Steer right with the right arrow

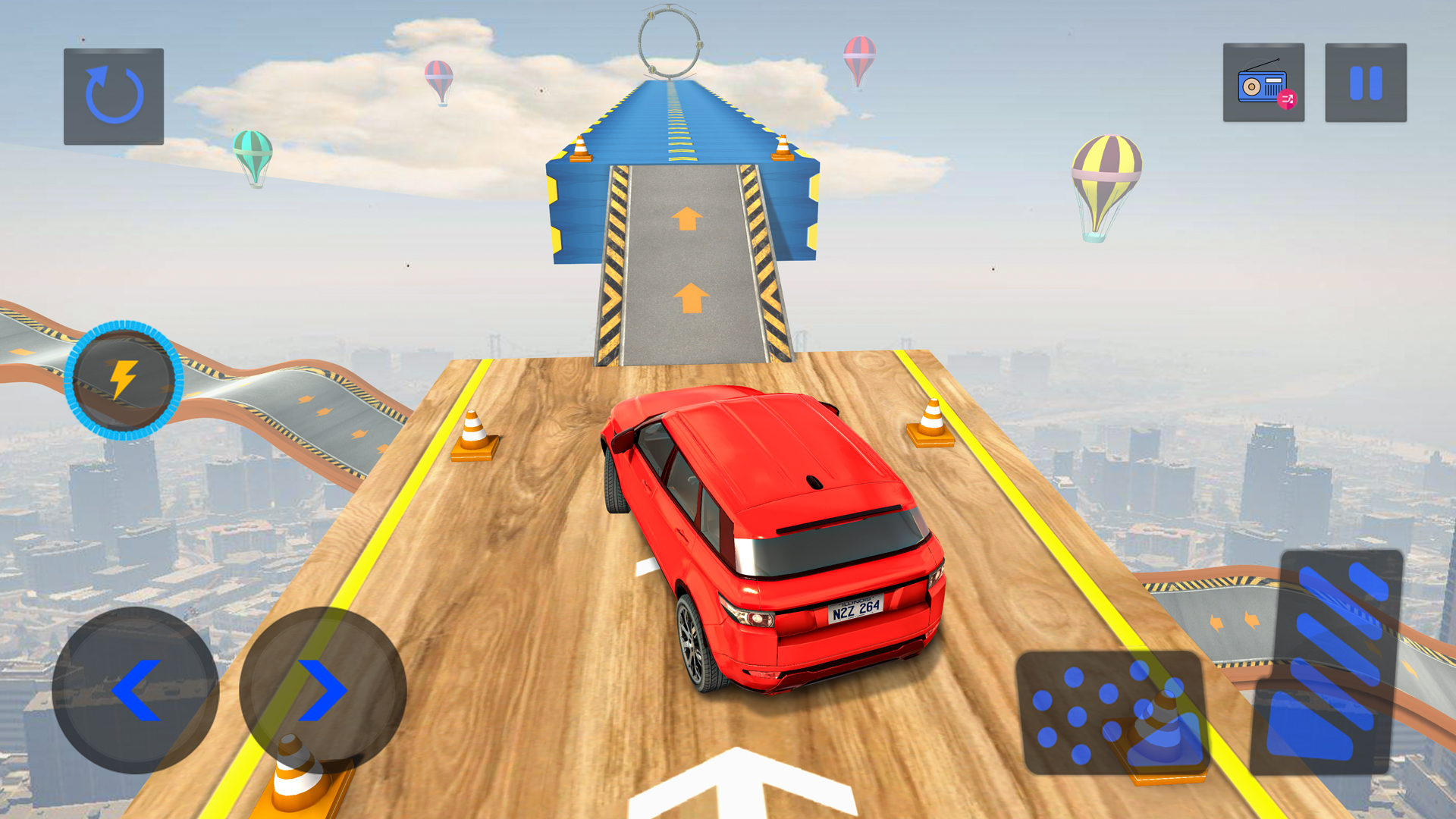pyautogui.click(x=323, y=690)
